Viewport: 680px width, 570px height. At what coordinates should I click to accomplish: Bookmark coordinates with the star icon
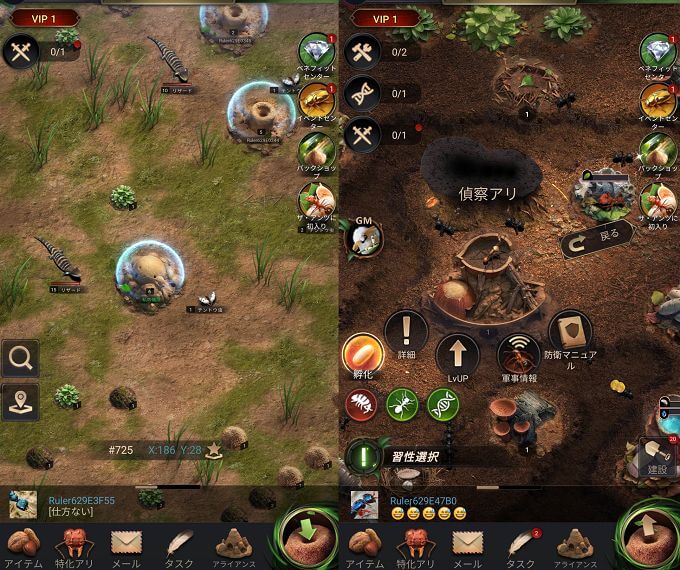coord(213,450)
